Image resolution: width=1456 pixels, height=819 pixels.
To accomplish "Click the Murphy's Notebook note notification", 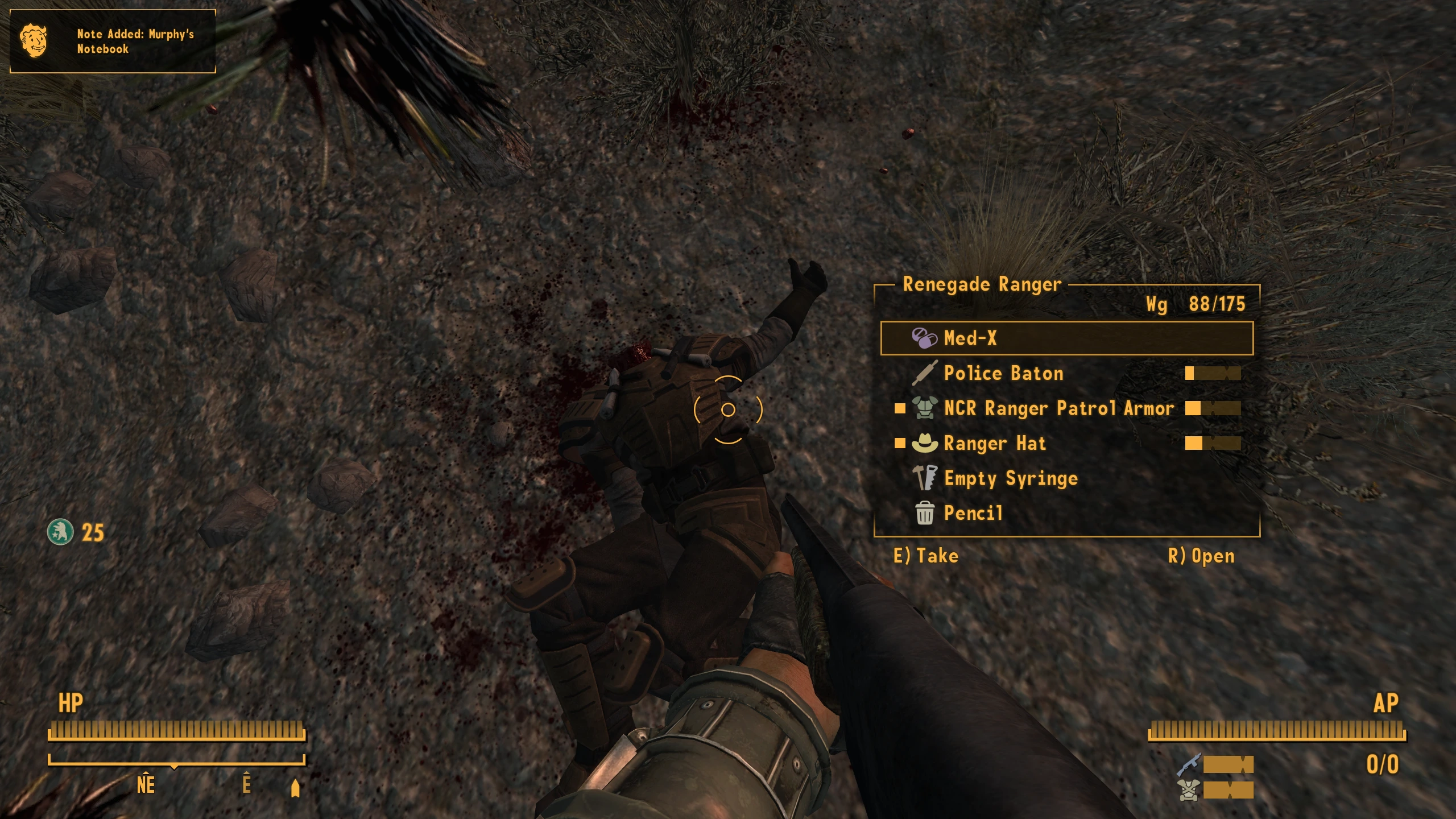I will [113, 41].
